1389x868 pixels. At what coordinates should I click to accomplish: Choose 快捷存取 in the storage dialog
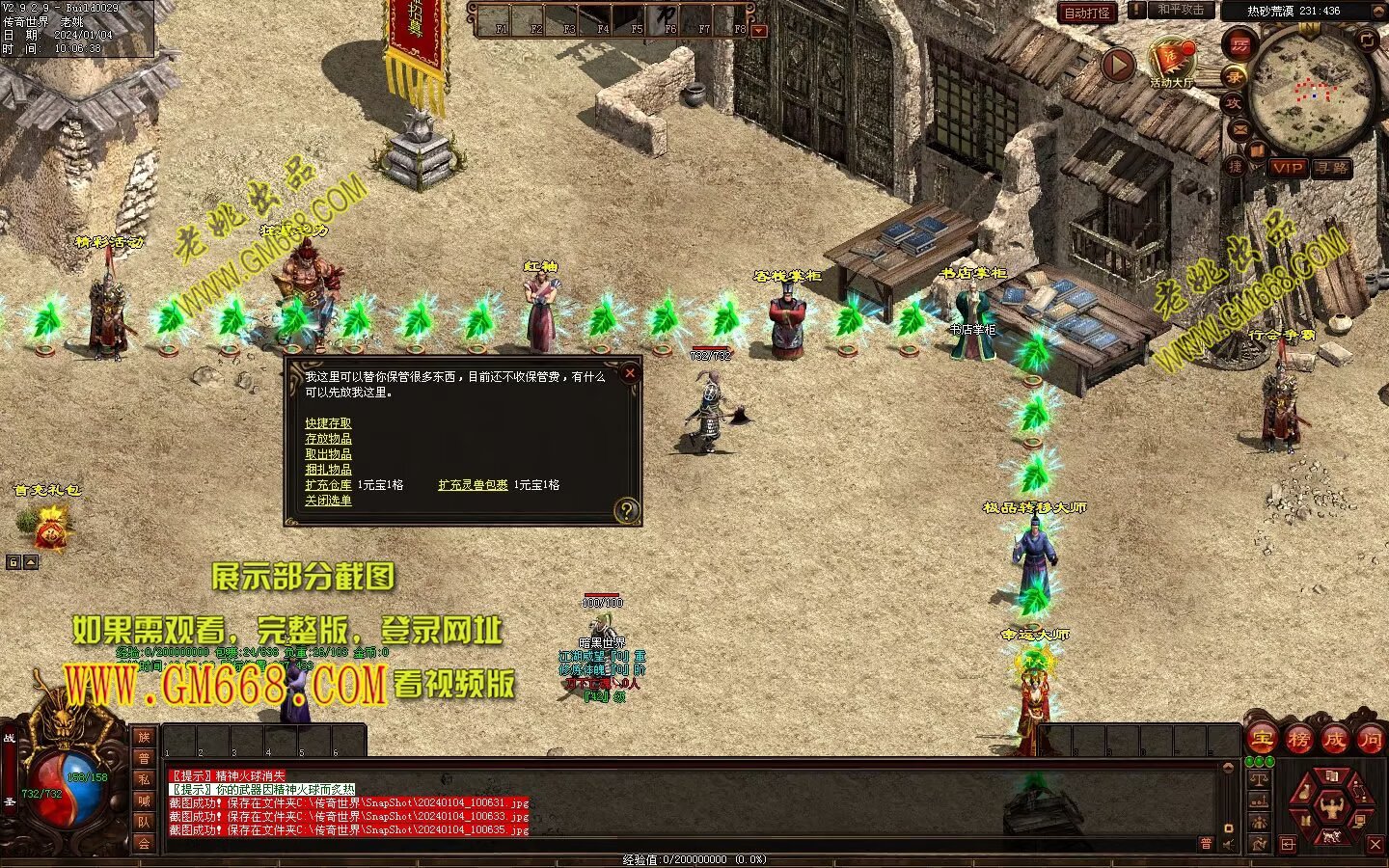click(x=328, y=423)
